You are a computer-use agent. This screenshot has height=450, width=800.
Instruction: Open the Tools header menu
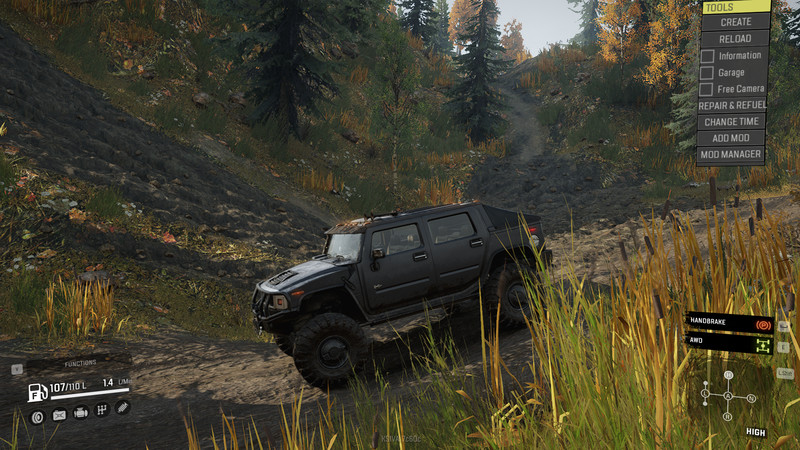click(735, 7)
